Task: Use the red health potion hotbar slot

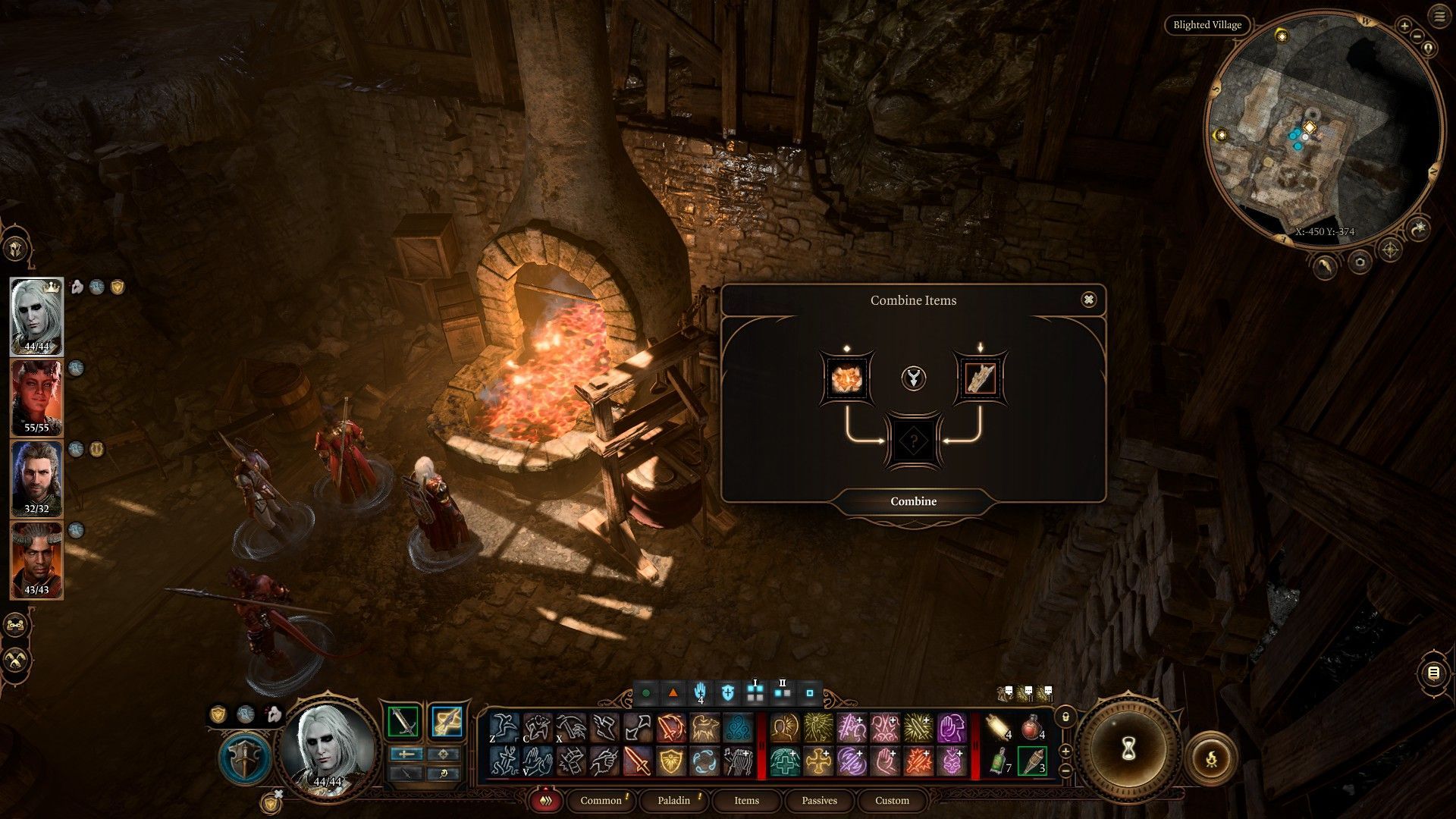Action: click(1031, 729)
